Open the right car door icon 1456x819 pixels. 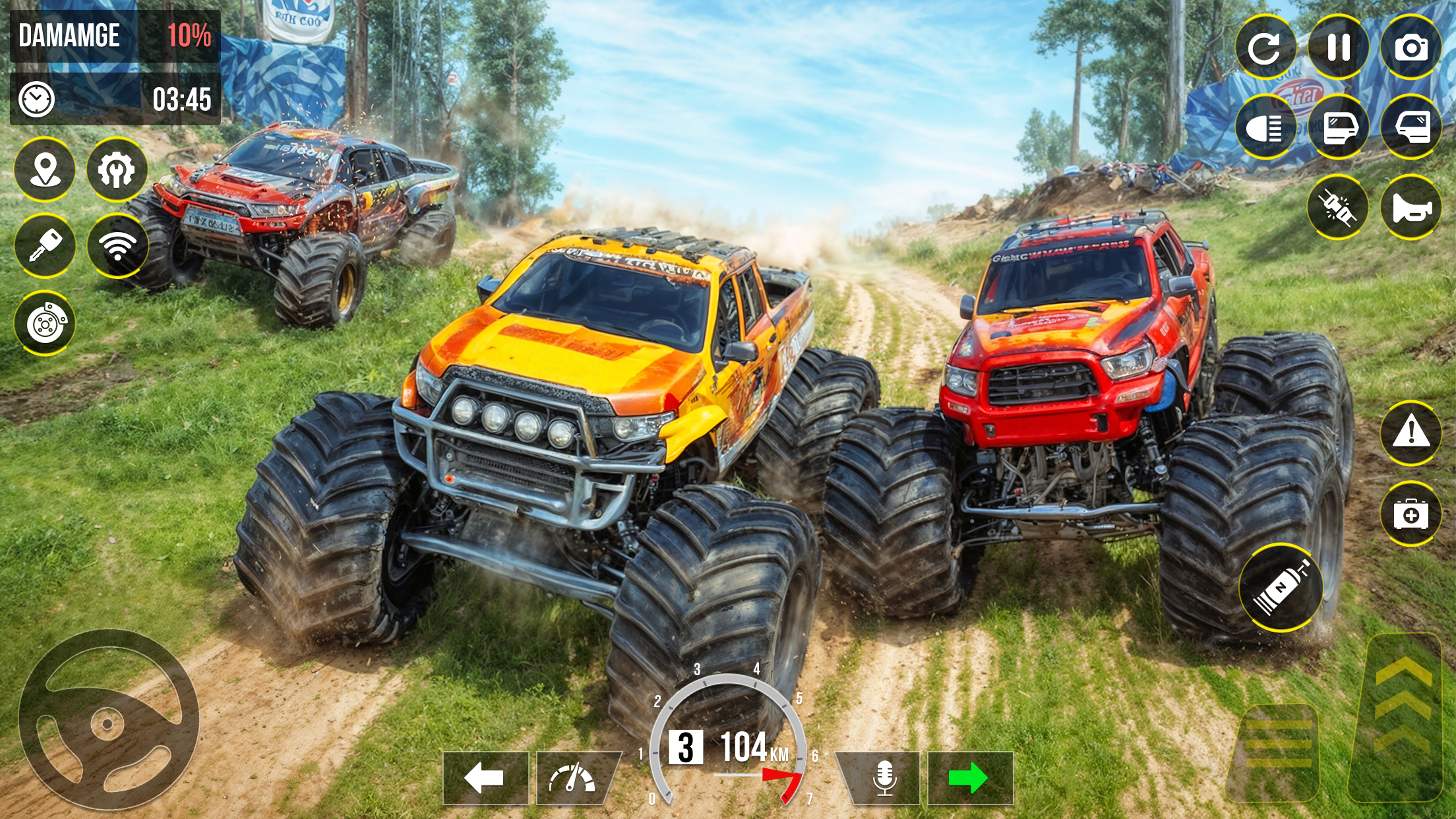(x=1411, y=127)
